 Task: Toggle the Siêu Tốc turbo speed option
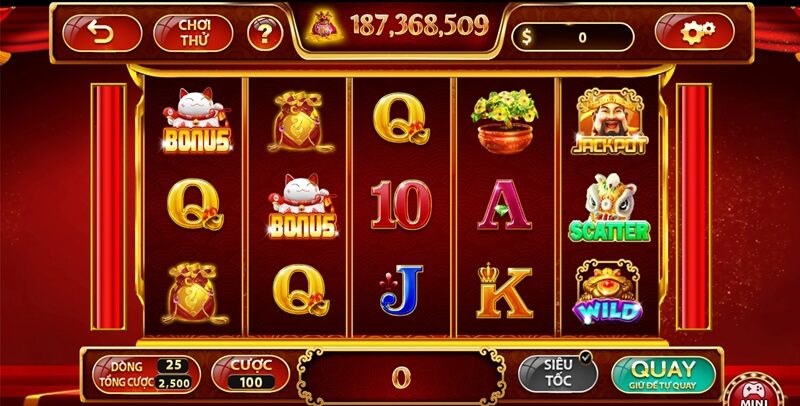pos(557,373)
